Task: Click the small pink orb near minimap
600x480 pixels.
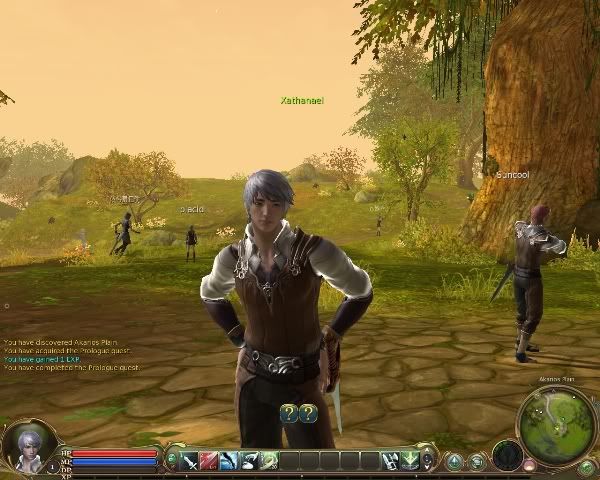Action: [530, 465]
